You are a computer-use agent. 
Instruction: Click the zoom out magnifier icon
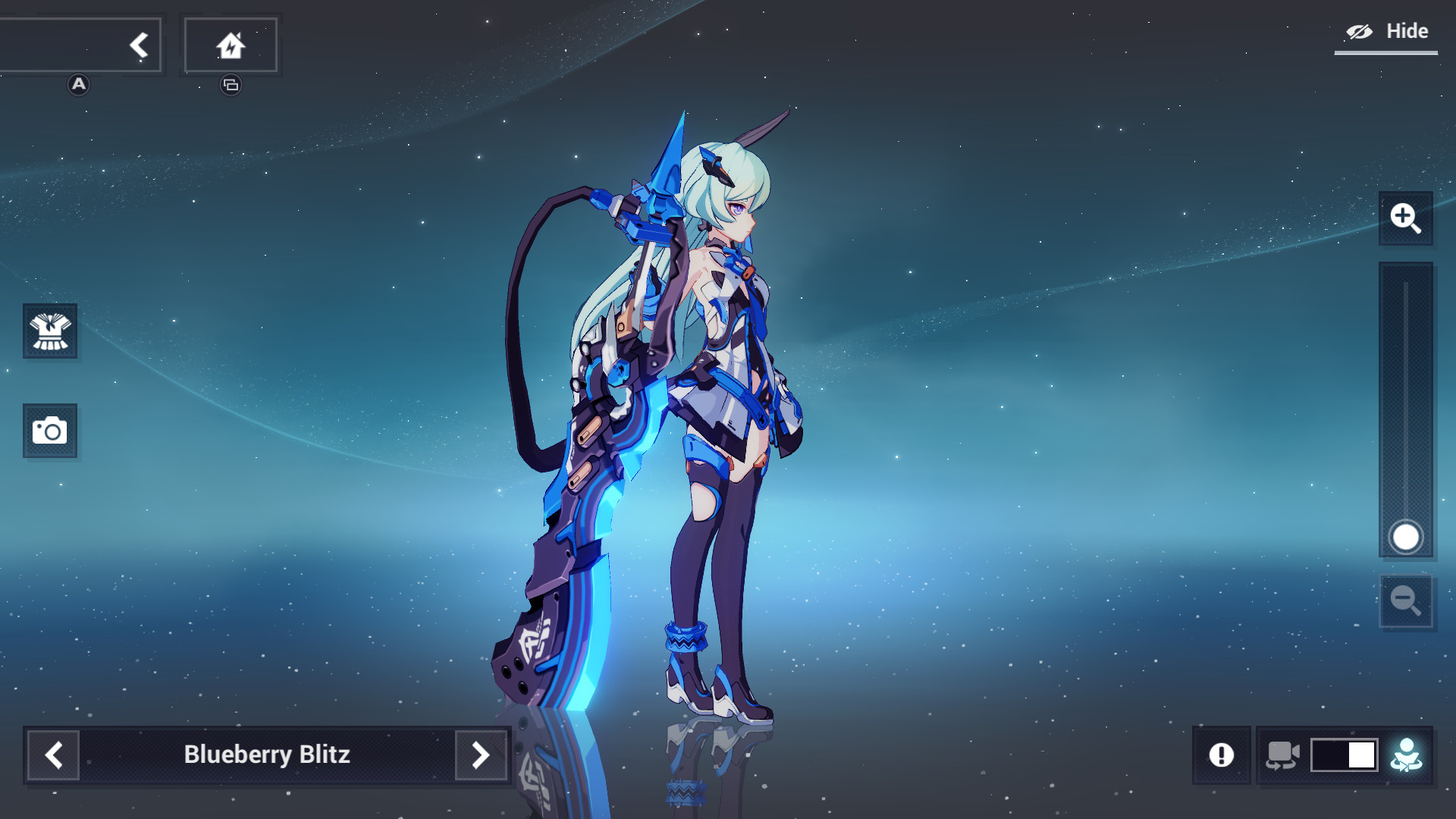[x=1405, y=601]
